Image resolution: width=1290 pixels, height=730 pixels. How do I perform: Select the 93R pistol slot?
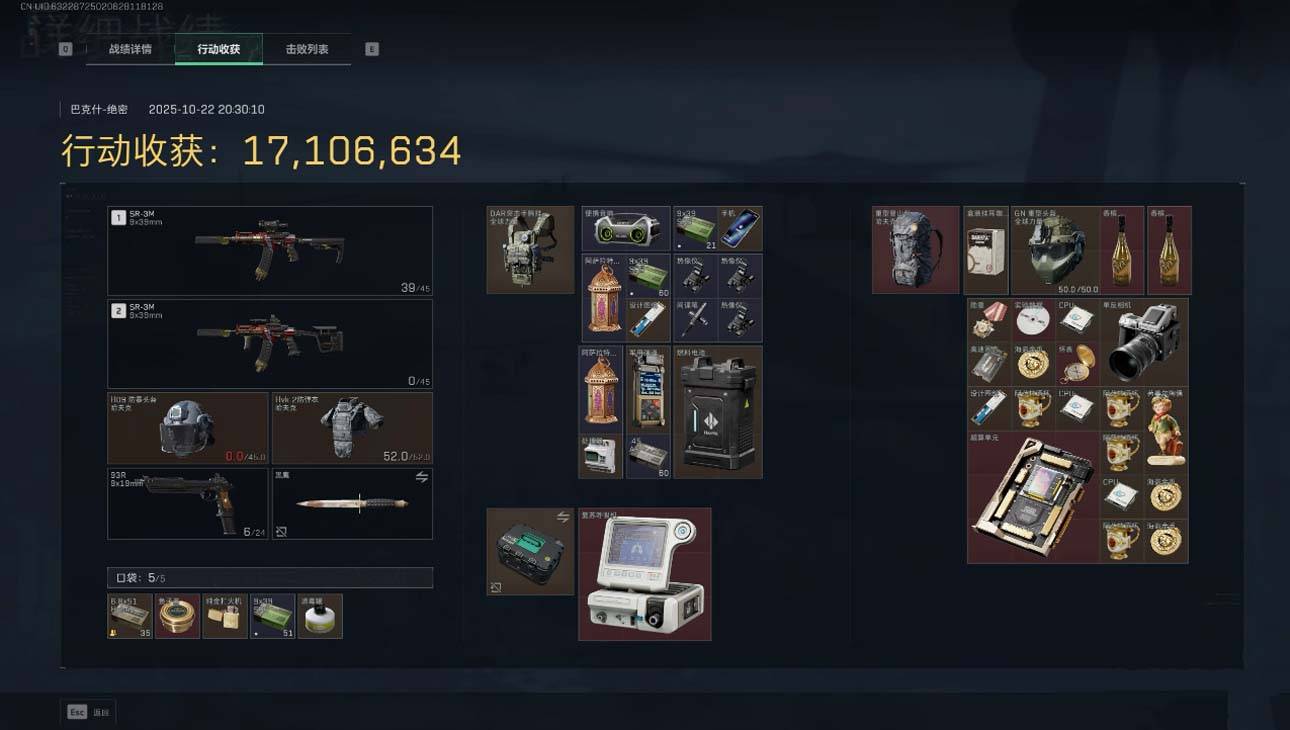[188, 503]
